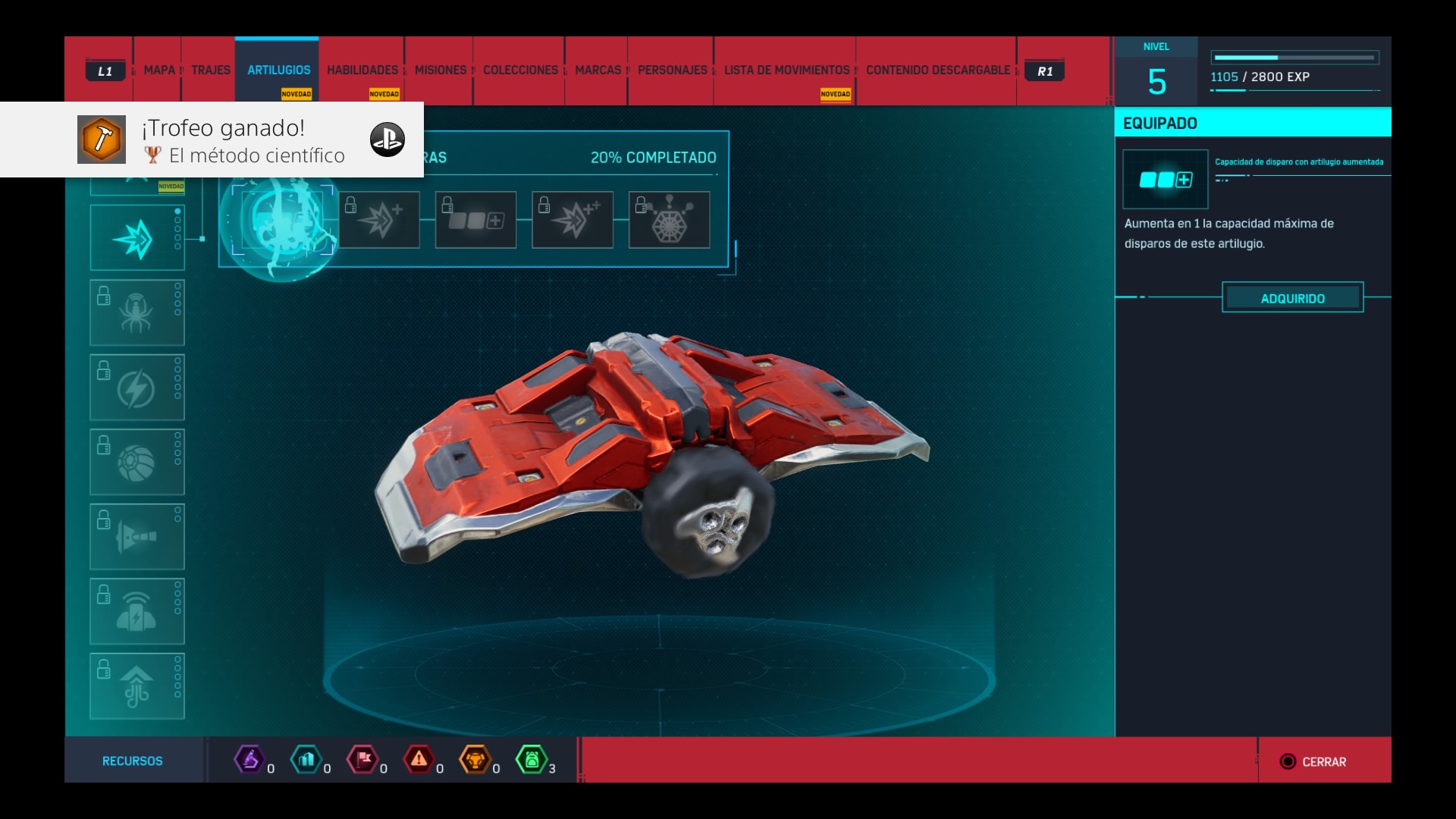Select the locked concussive blast gadget slot
The height and width of the screenshot is (819, 1456).
[137, 537]
